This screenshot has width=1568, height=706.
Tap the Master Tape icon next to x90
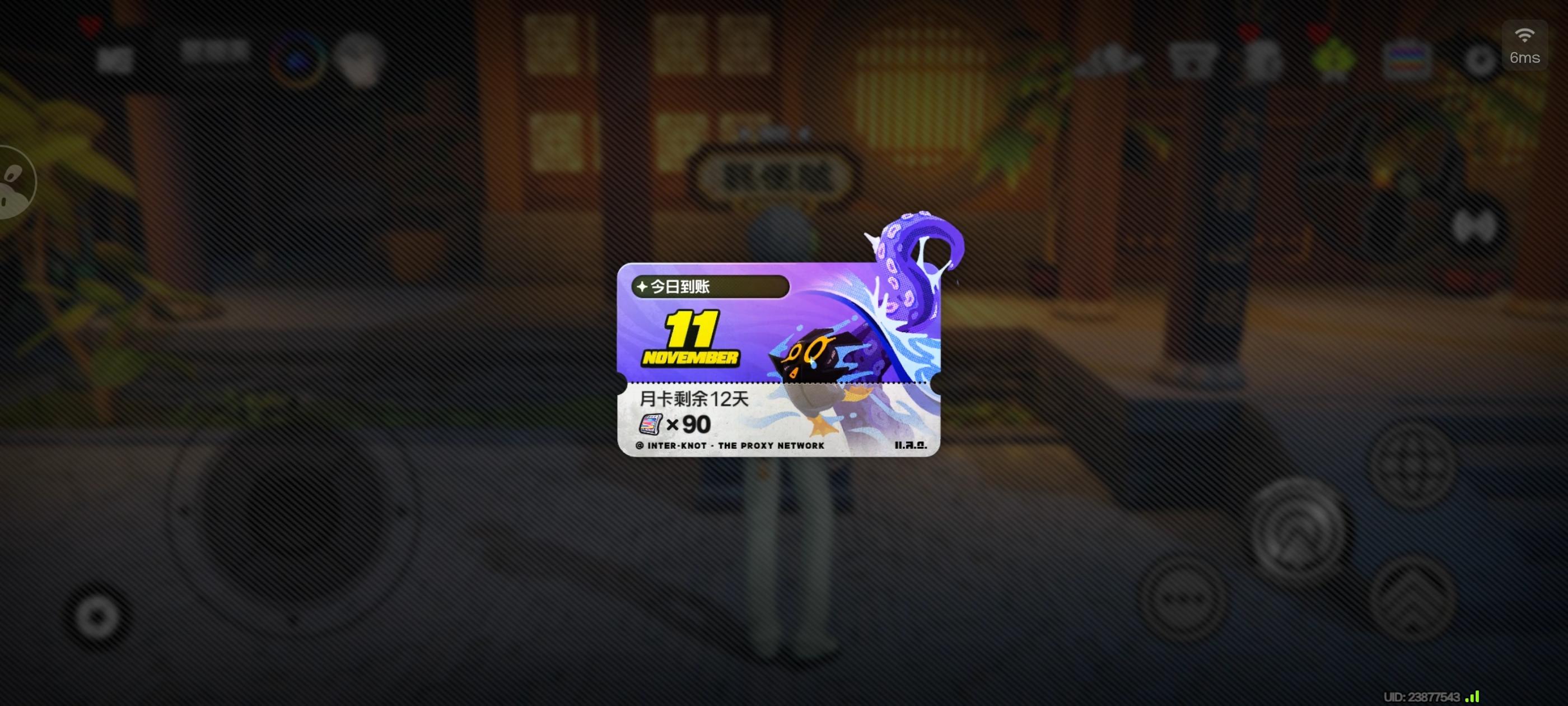click(651, 425)
